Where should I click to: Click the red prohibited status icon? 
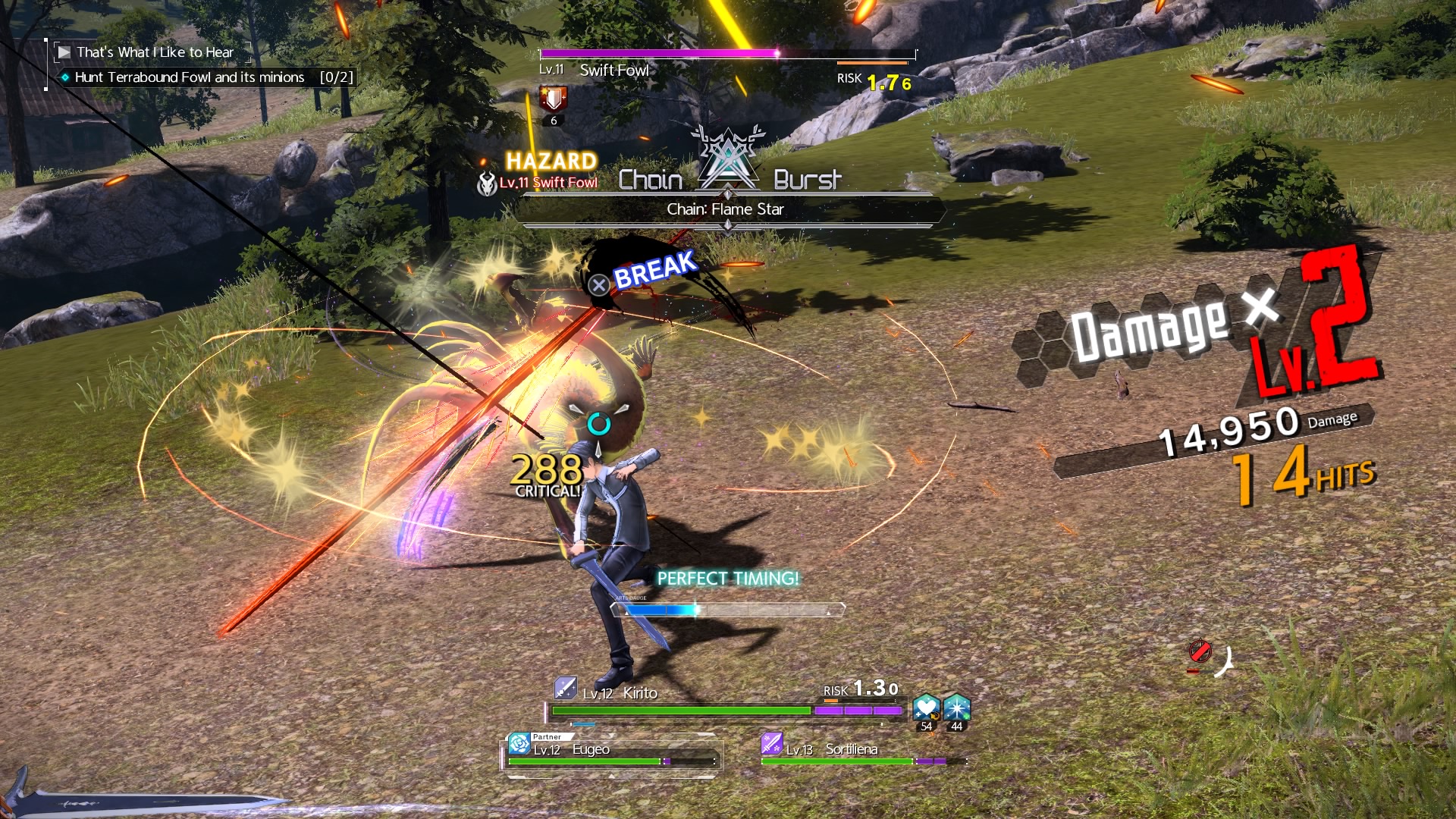pos(1200,652)
